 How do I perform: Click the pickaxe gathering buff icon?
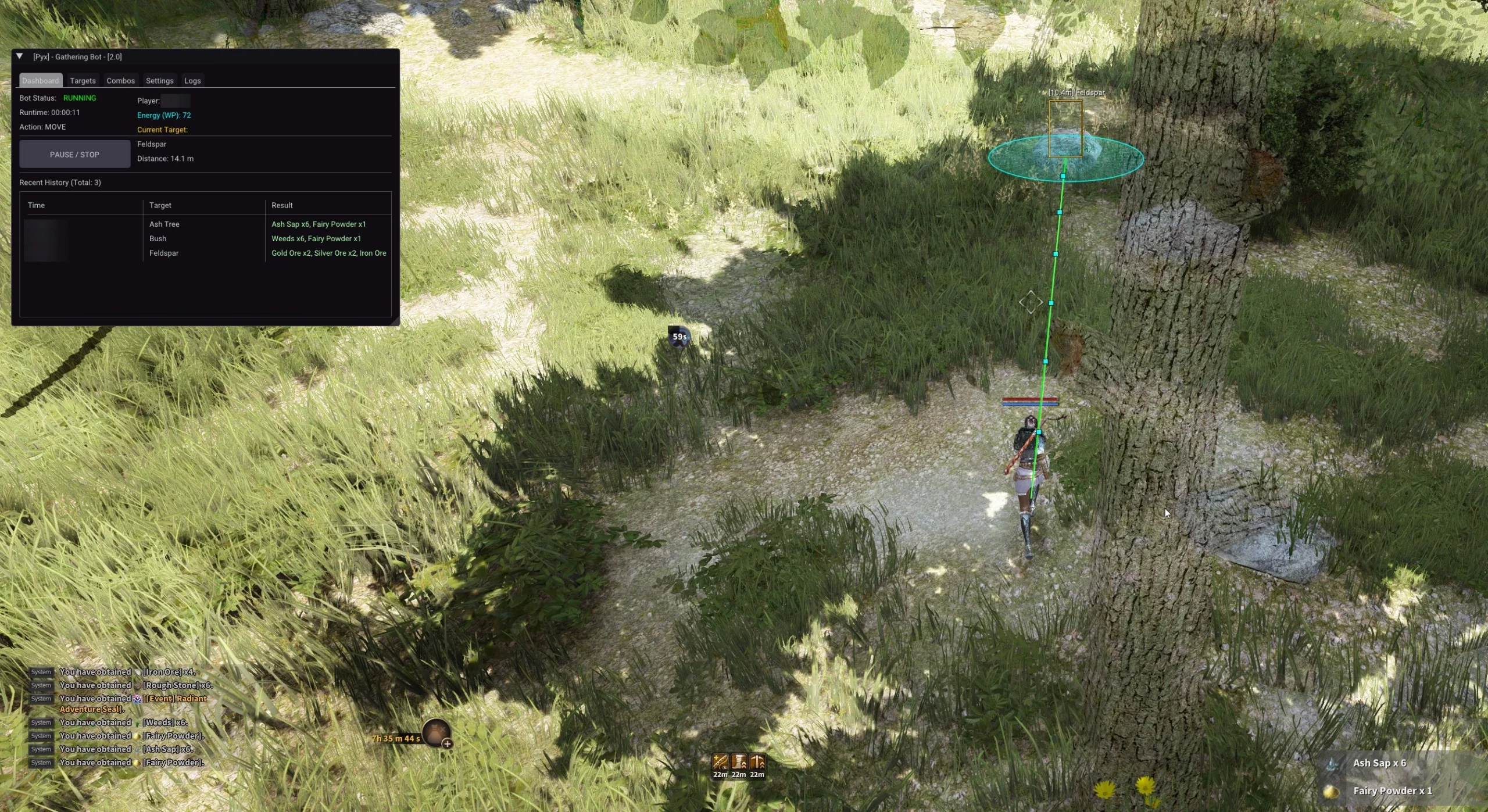click(x=758, y=762)
